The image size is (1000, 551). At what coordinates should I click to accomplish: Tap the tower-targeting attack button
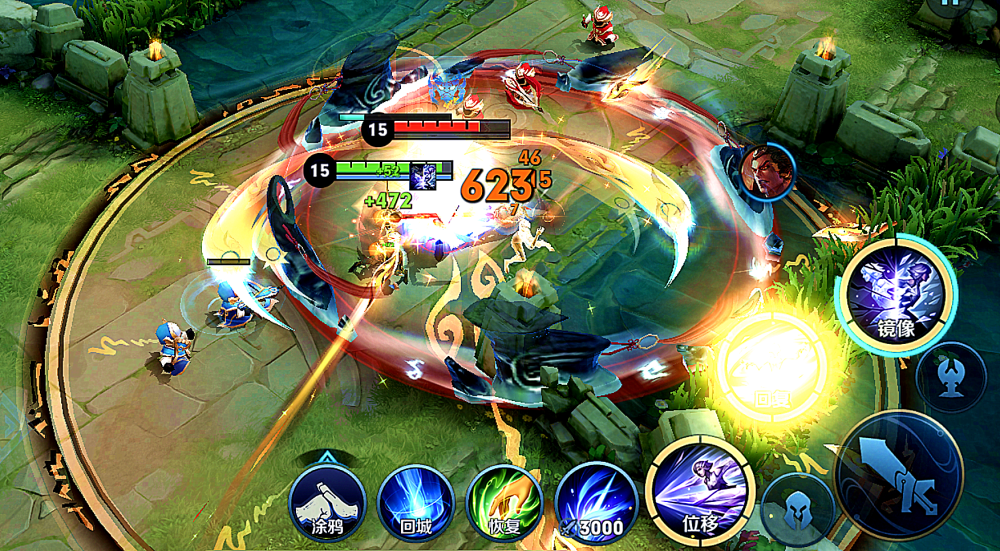(x=950, y=377)
